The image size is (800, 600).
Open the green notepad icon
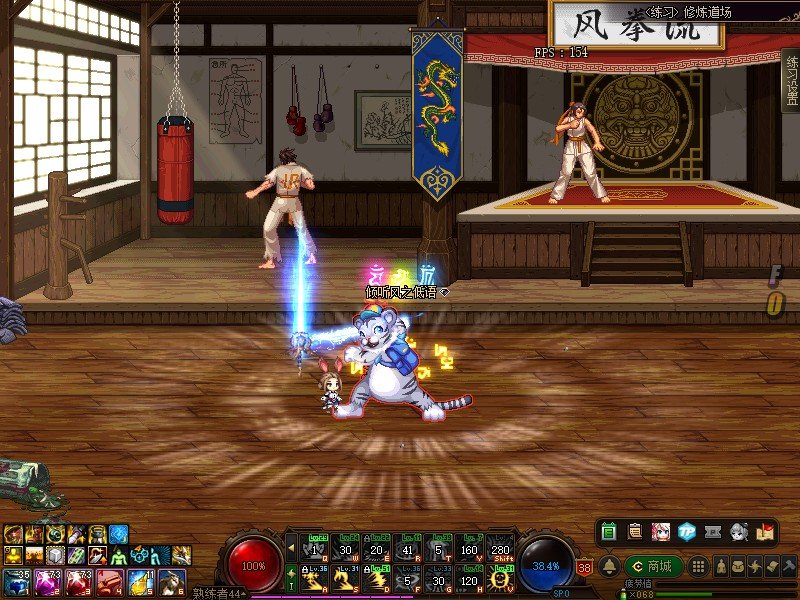pos(609,532)
